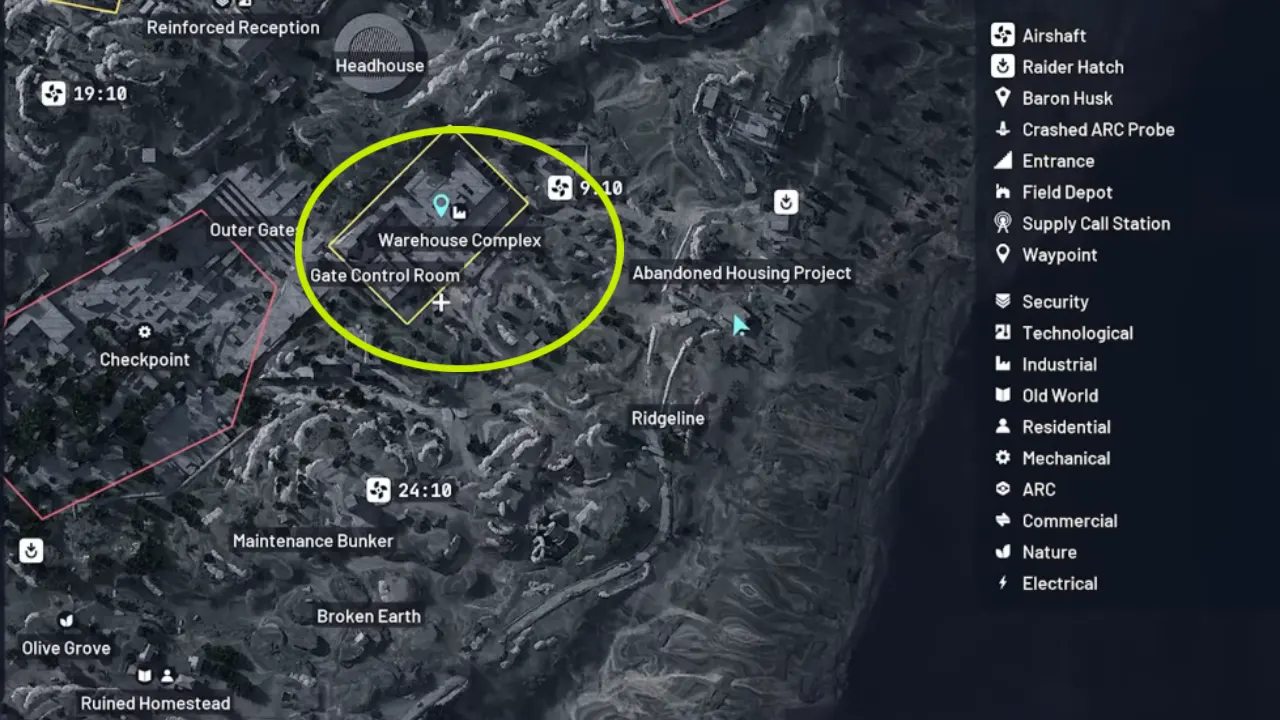Click the Gate Control Room label
This screenshot has width=1280, height=720.
[385, 275]
